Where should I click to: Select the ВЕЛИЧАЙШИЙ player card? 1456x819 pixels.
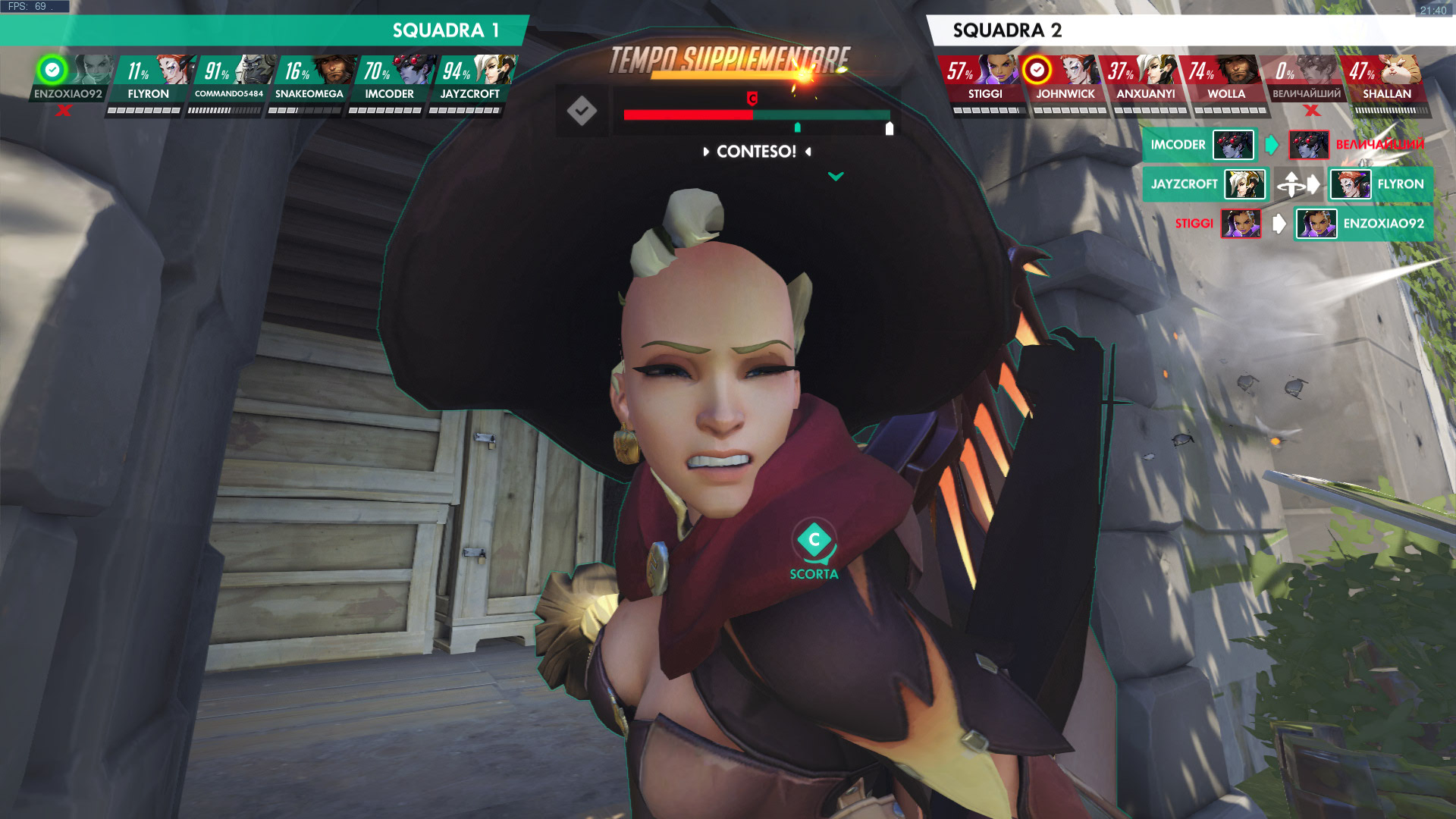[1307, 79]
